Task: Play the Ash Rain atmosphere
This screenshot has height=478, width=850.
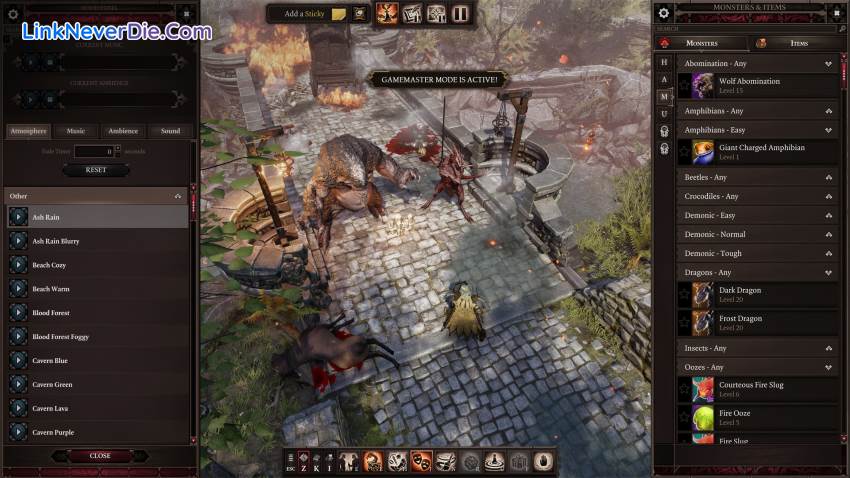Action: [x=18, y=217]
